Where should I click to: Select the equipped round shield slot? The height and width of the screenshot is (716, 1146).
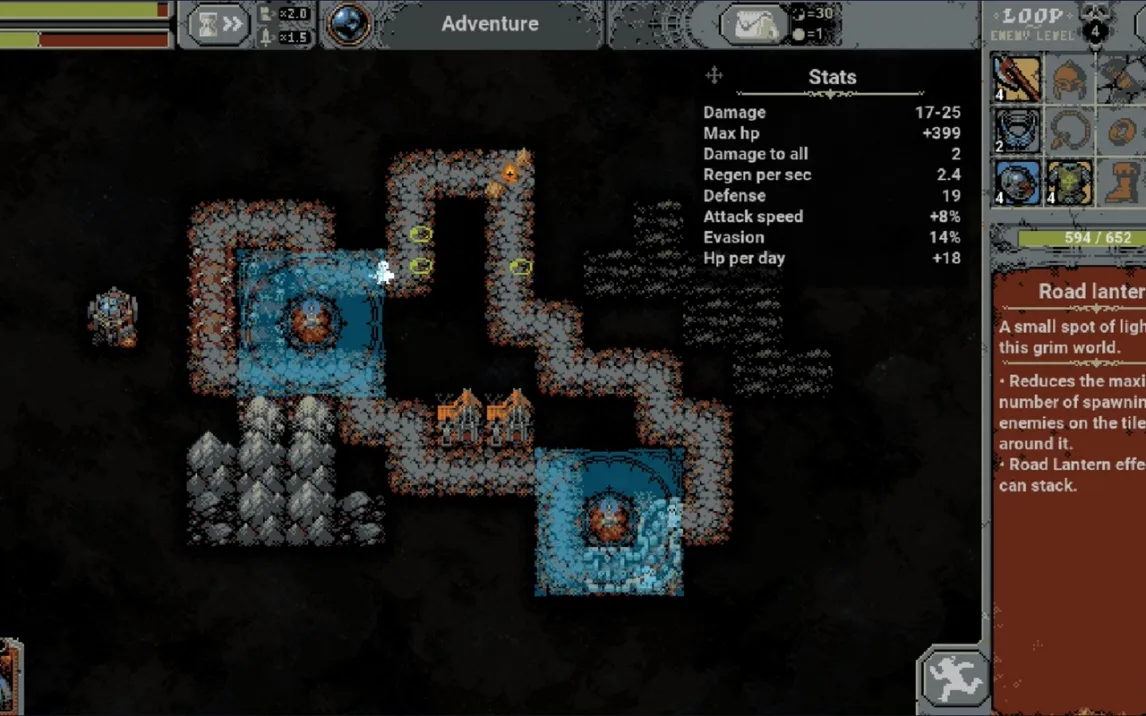tap(1017, 182)
